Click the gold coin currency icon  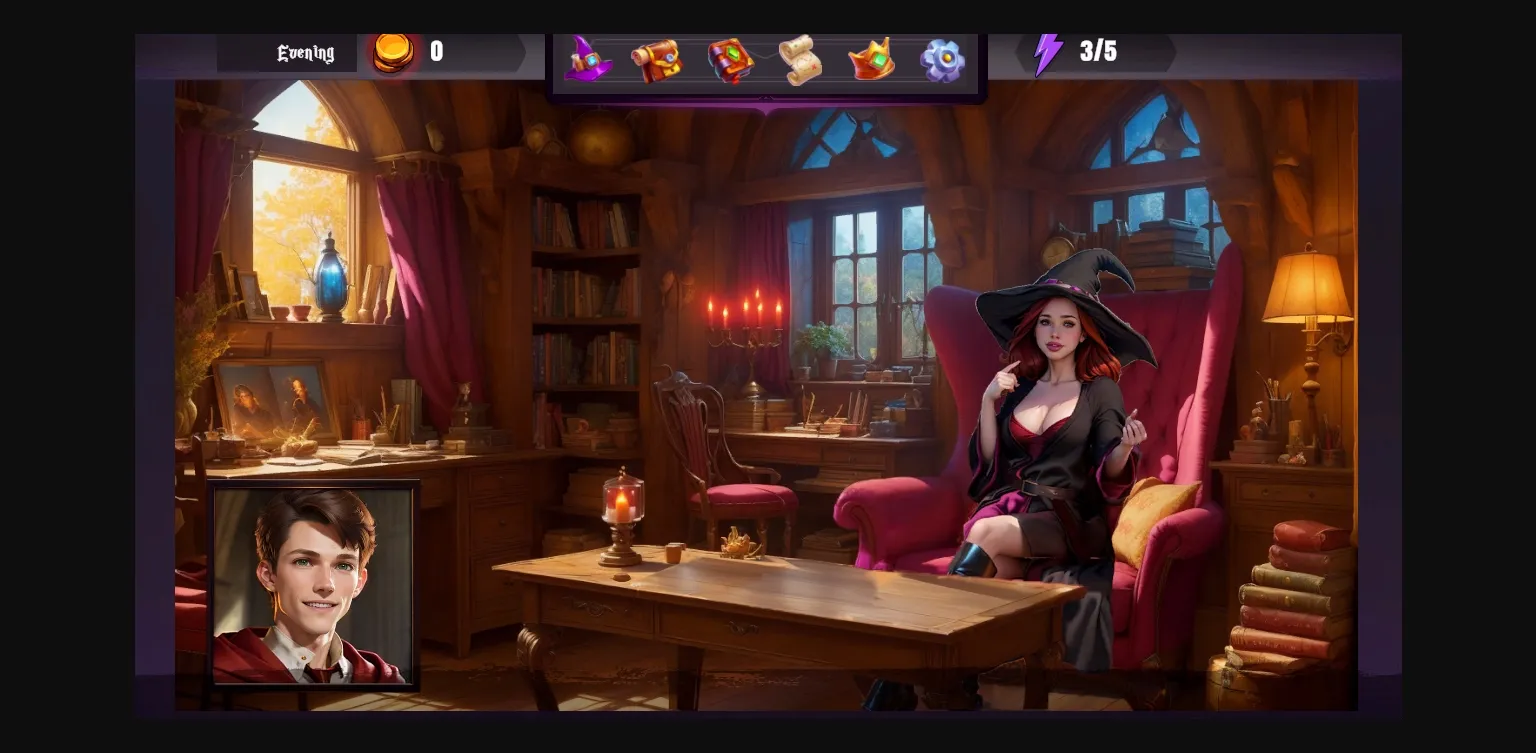pyautogui.click(x=394, y=52)
